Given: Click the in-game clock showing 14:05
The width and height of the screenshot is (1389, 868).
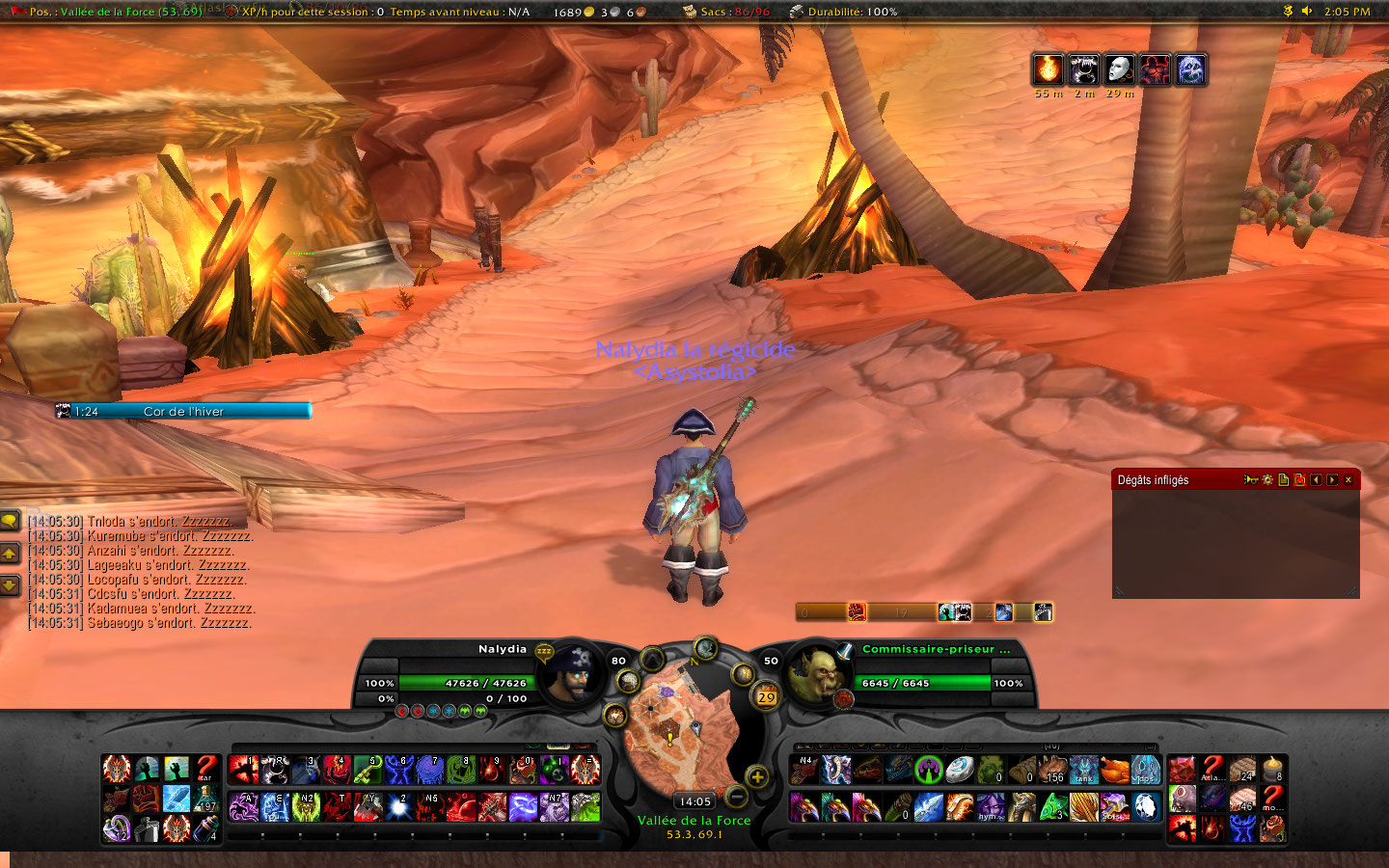Looking at the screenshot, I should [696, 800].
